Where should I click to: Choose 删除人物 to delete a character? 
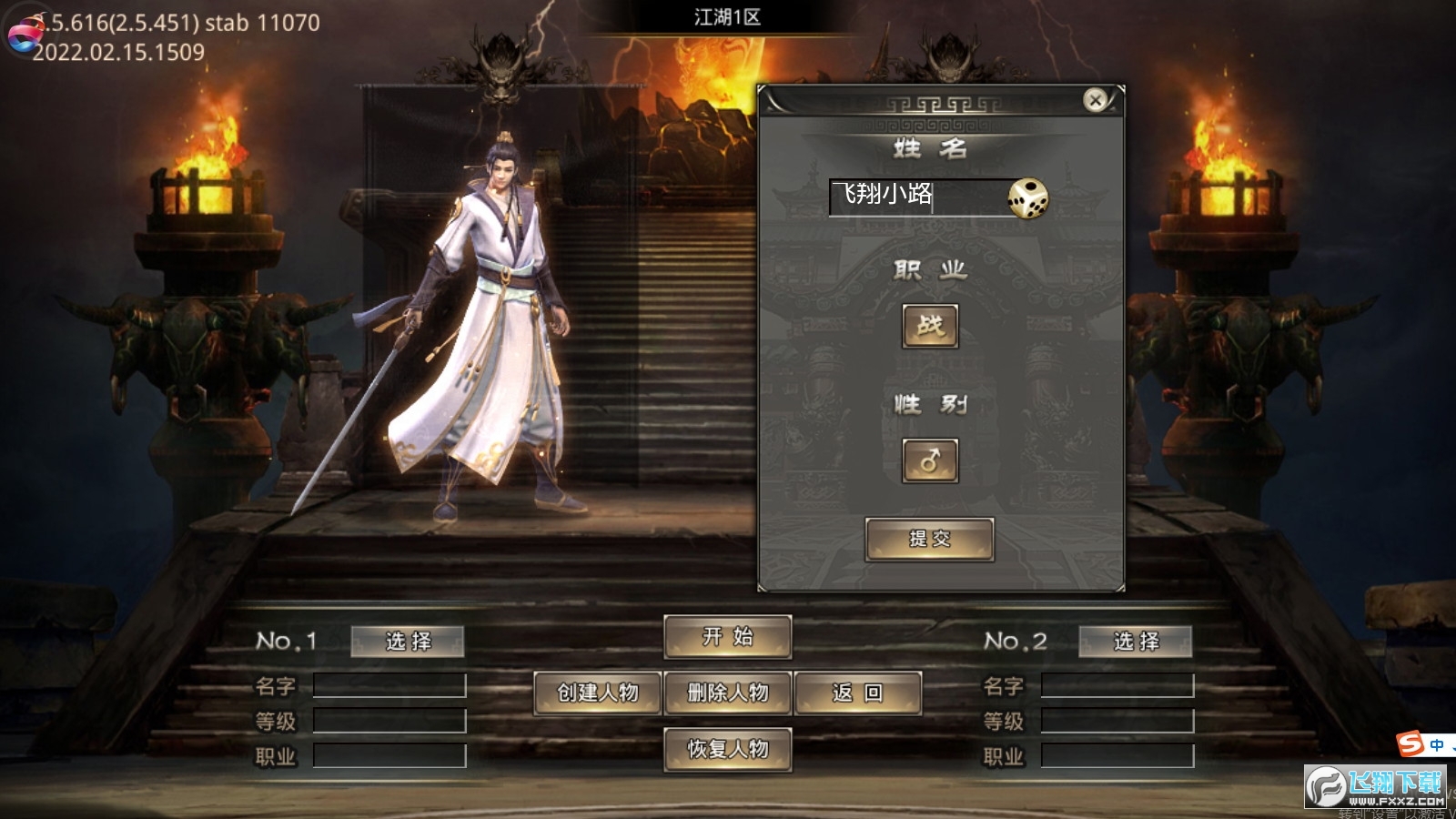[727, 693]
